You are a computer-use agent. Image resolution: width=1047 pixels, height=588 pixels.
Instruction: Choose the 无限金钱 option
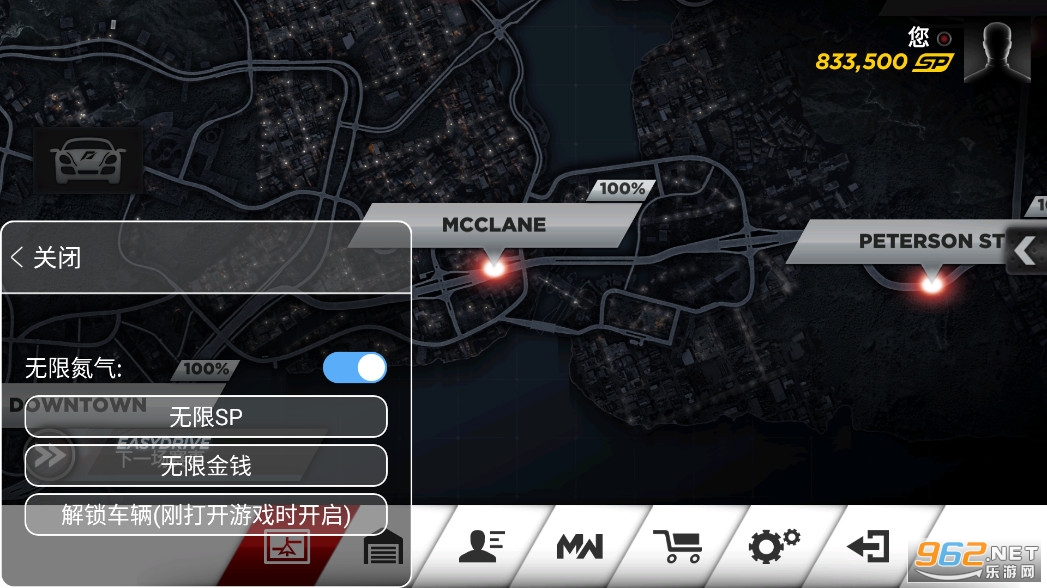pos(206,466)
